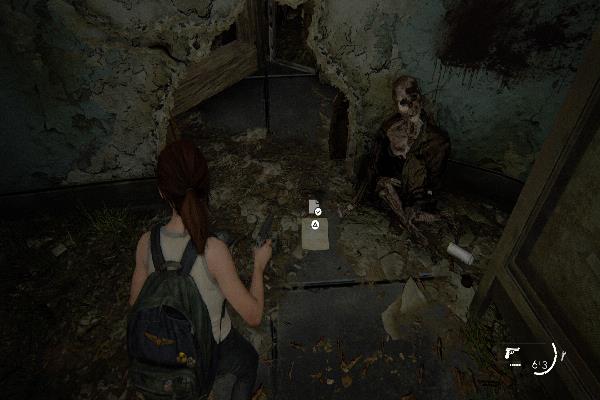
Task: Click the document pickup icon with checkmark
Action: [x=314, y=208]
